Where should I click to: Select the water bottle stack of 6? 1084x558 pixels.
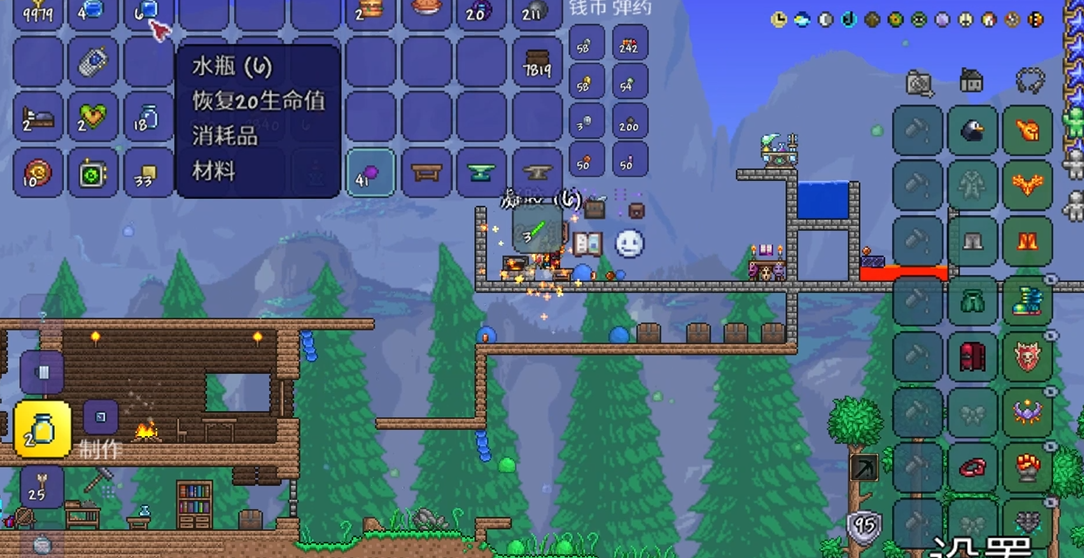pos(148,11)
